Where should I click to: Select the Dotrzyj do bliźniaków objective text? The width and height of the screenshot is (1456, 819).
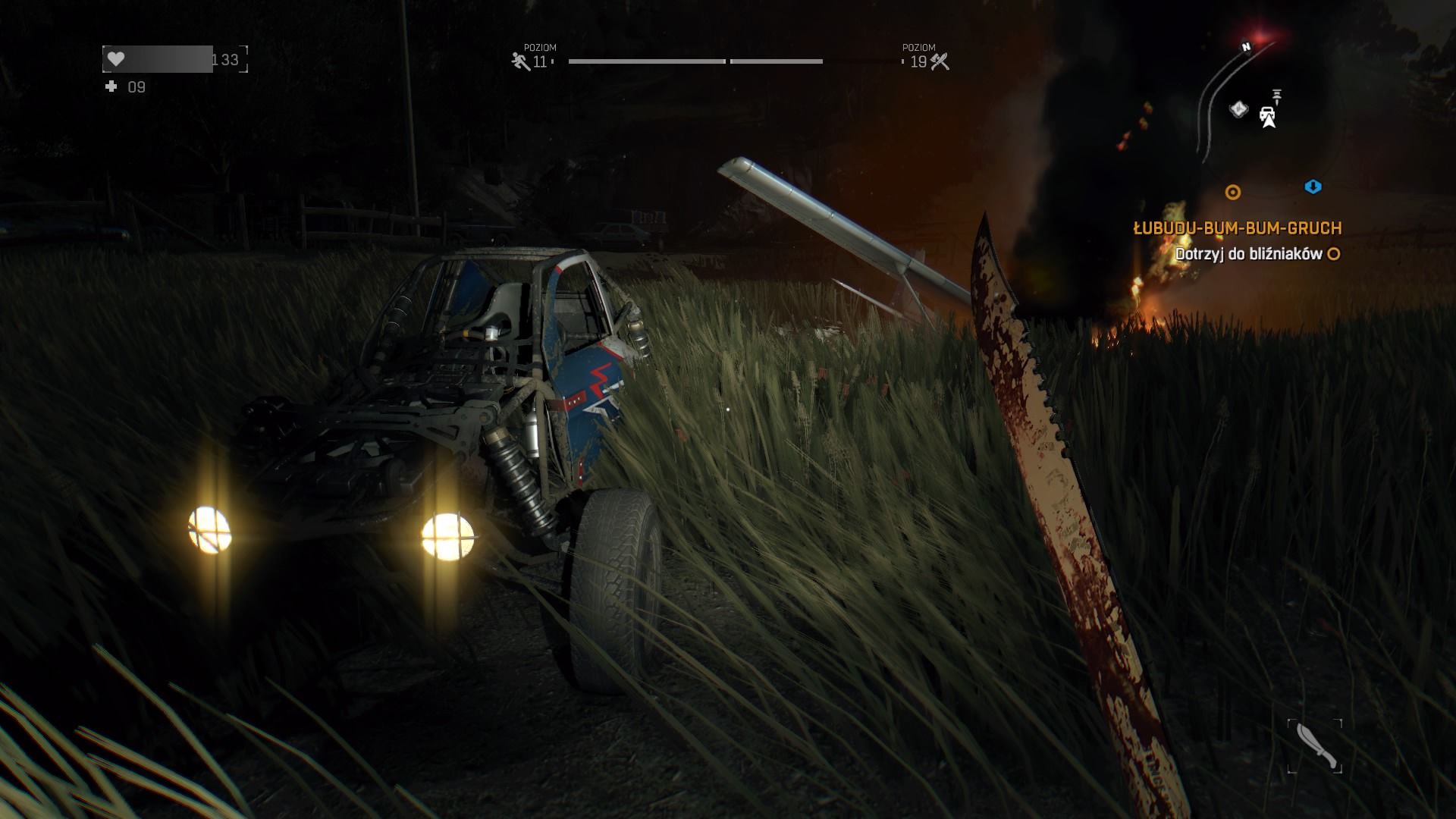click(x=1251, y=256)
